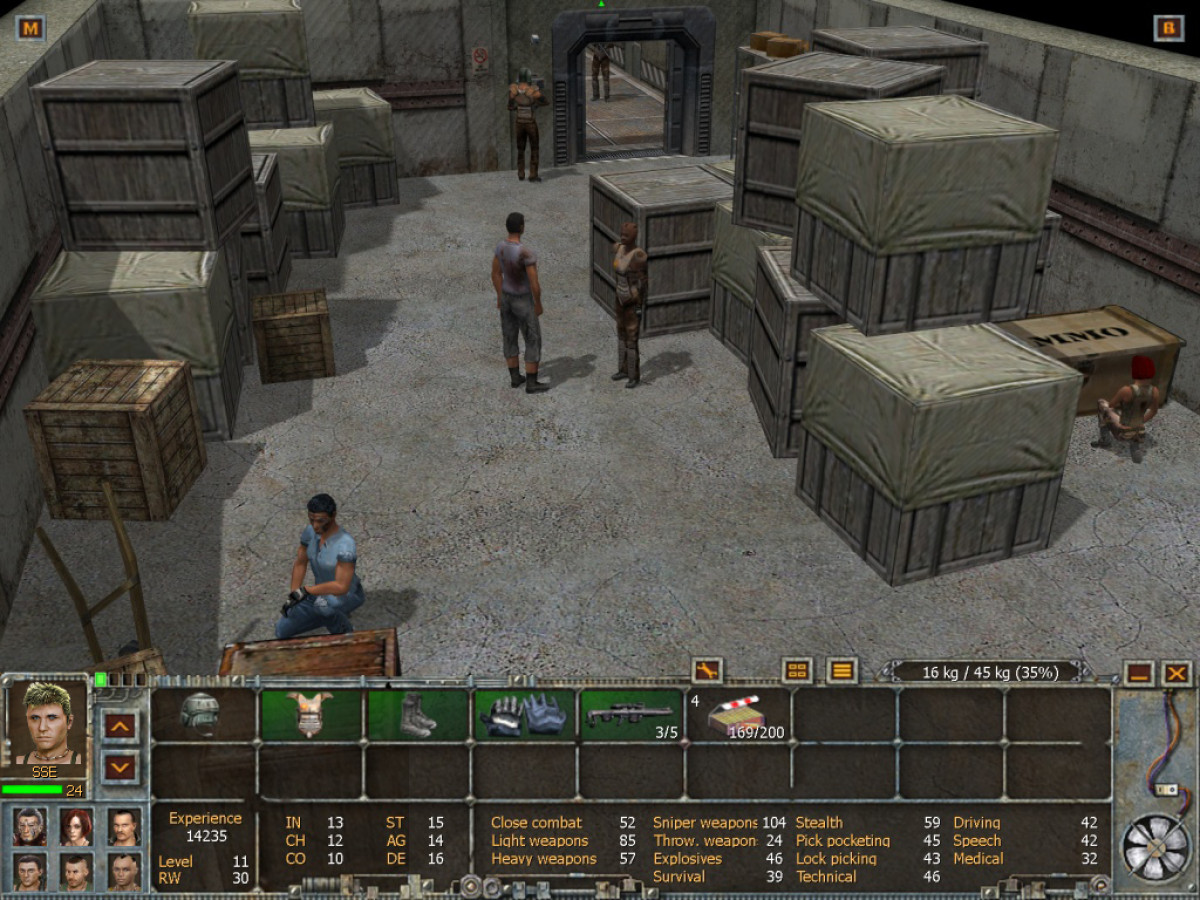Choose the mustached man squad portrait
The height and width of the screenshot is (900, 1200).
pos(123,826)
